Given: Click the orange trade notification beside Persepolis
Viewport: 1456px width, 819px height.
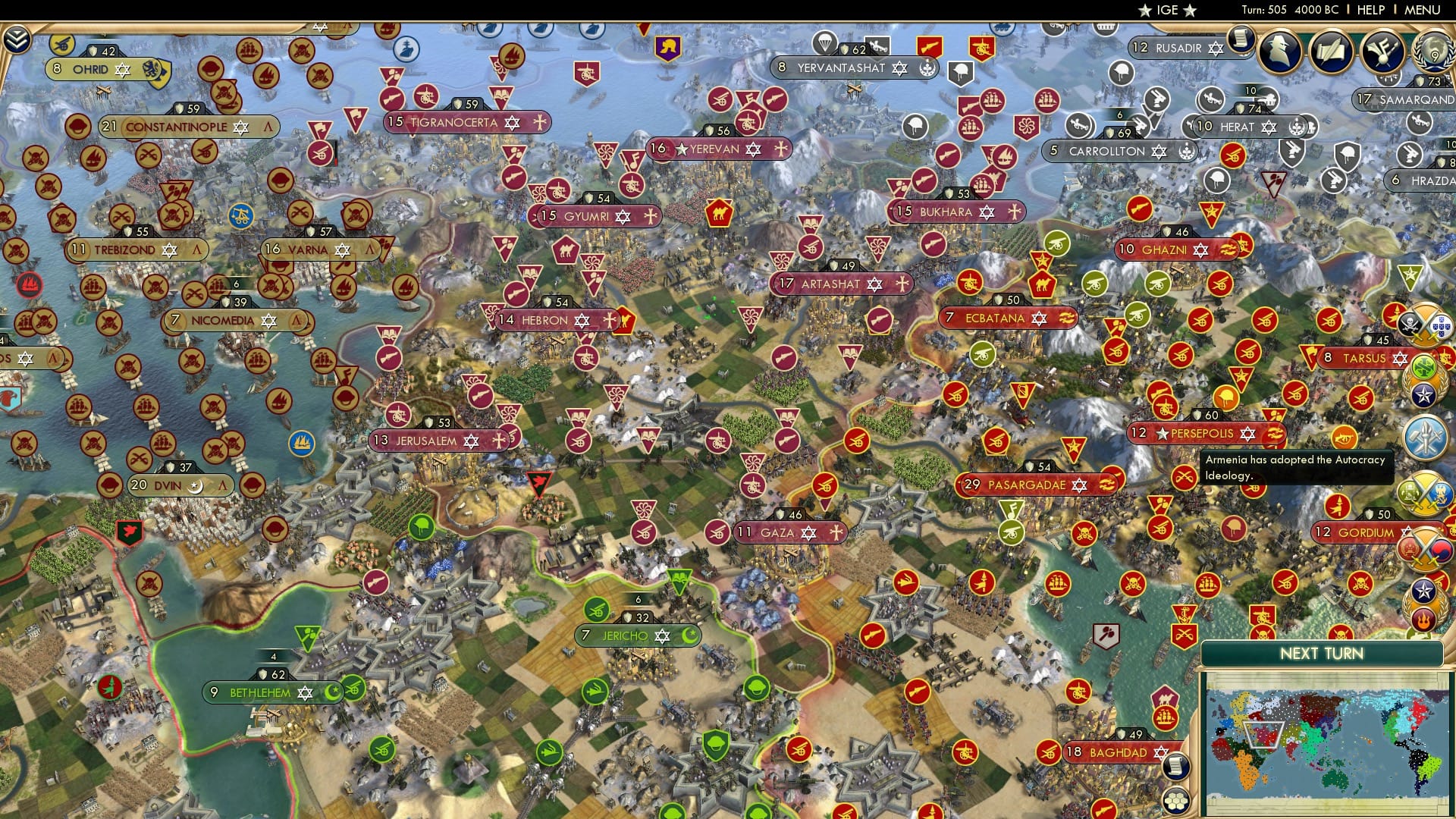Looking at the screenshot, I should pos(1346,438).
